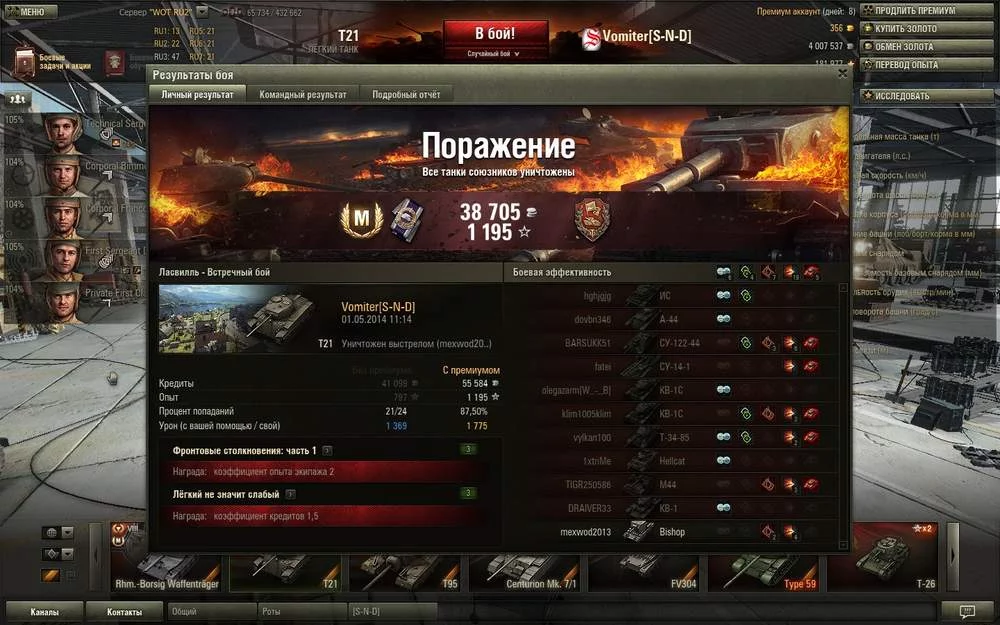Switch to Подробный отчёт tab
1000x625 pixels.
(x=405, y=94)
